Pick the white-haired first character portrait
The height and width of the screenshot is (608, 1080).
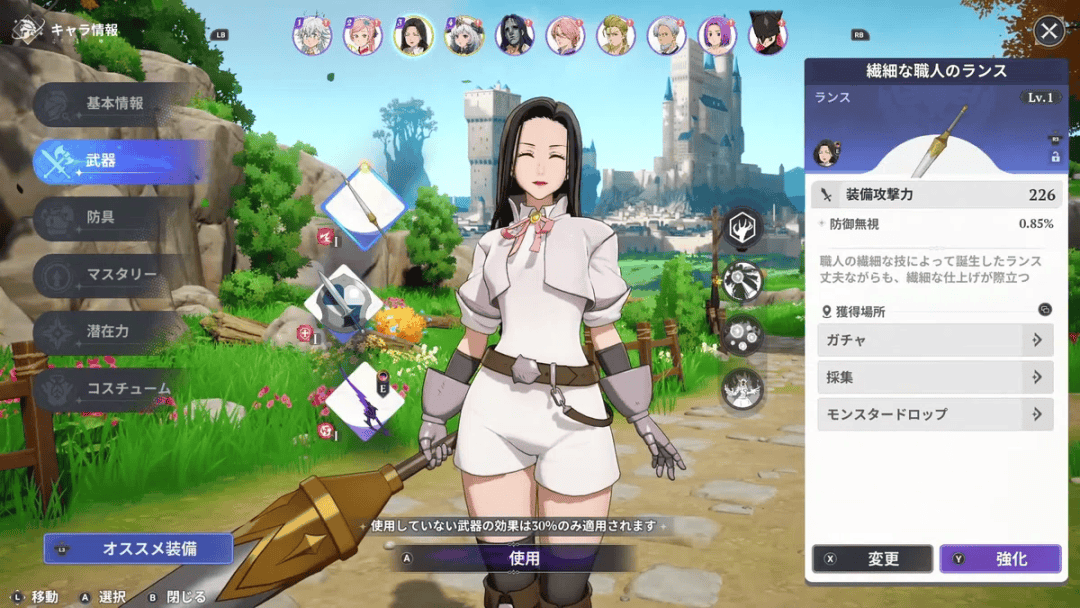tap(311, 35)
